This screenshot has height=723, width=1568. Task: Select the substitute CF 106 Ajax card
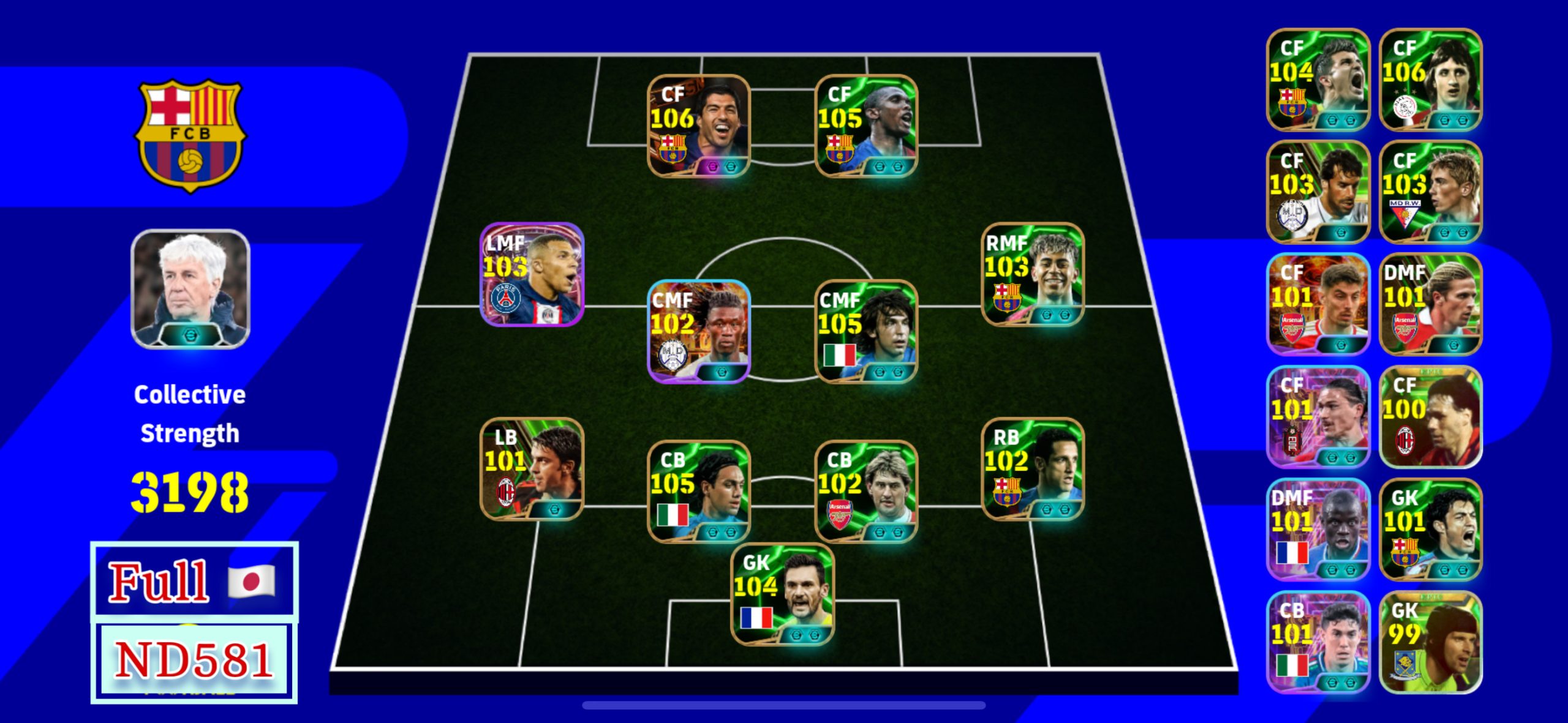(x=1431, y=80)
